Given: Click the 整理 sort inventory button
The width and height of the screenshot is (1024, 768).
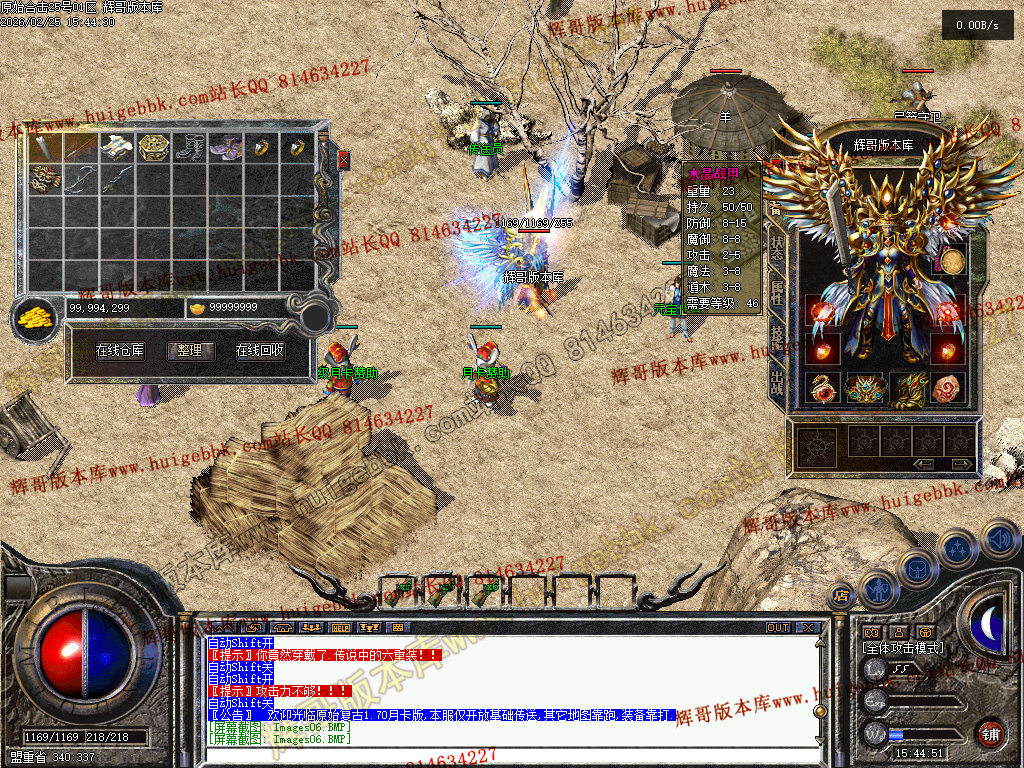Looking at the screenshot, I should tap(190, 351).
